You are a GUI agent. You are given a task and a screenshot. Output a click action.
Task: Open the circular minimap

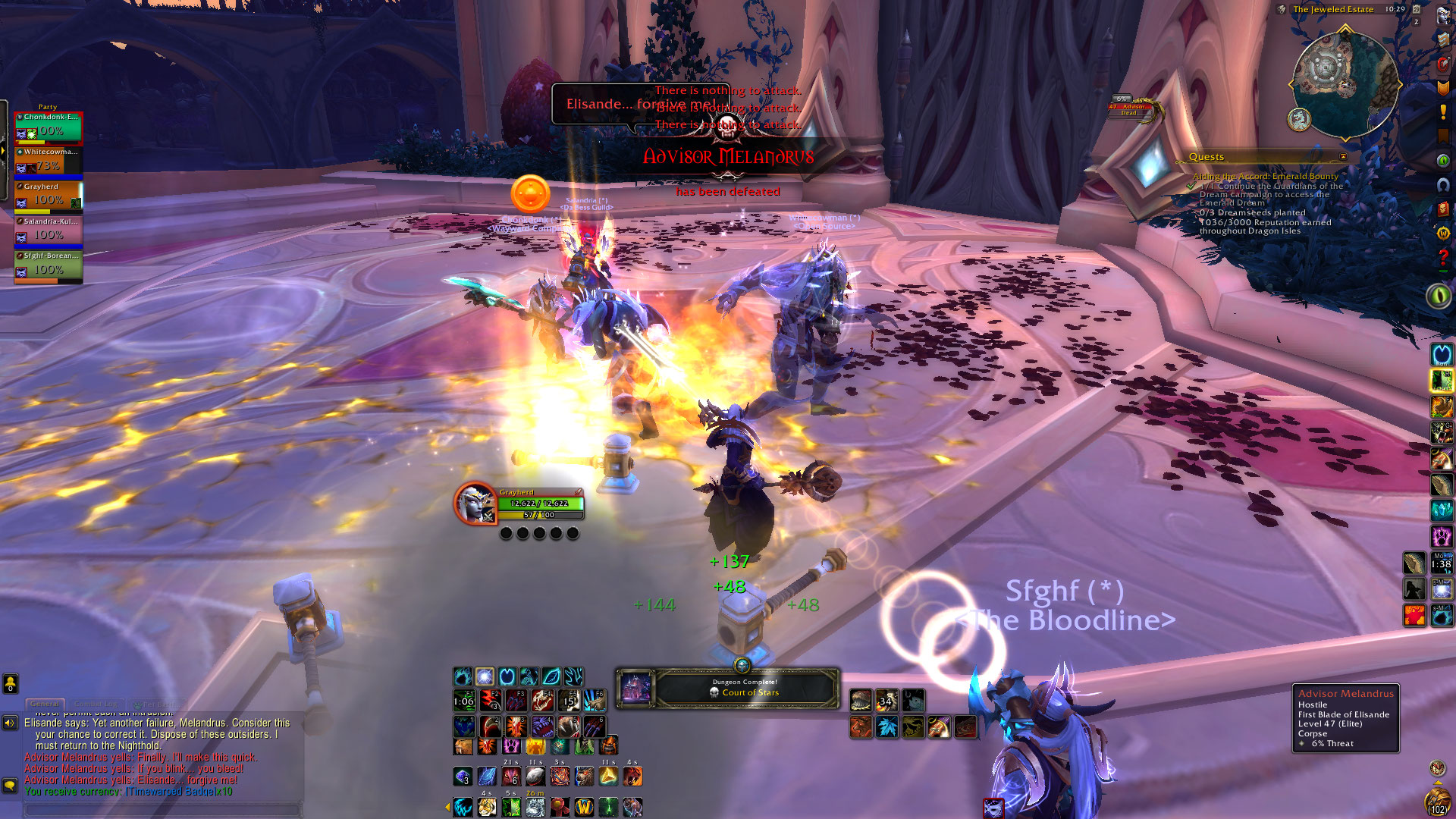[x=1345, y=82]
